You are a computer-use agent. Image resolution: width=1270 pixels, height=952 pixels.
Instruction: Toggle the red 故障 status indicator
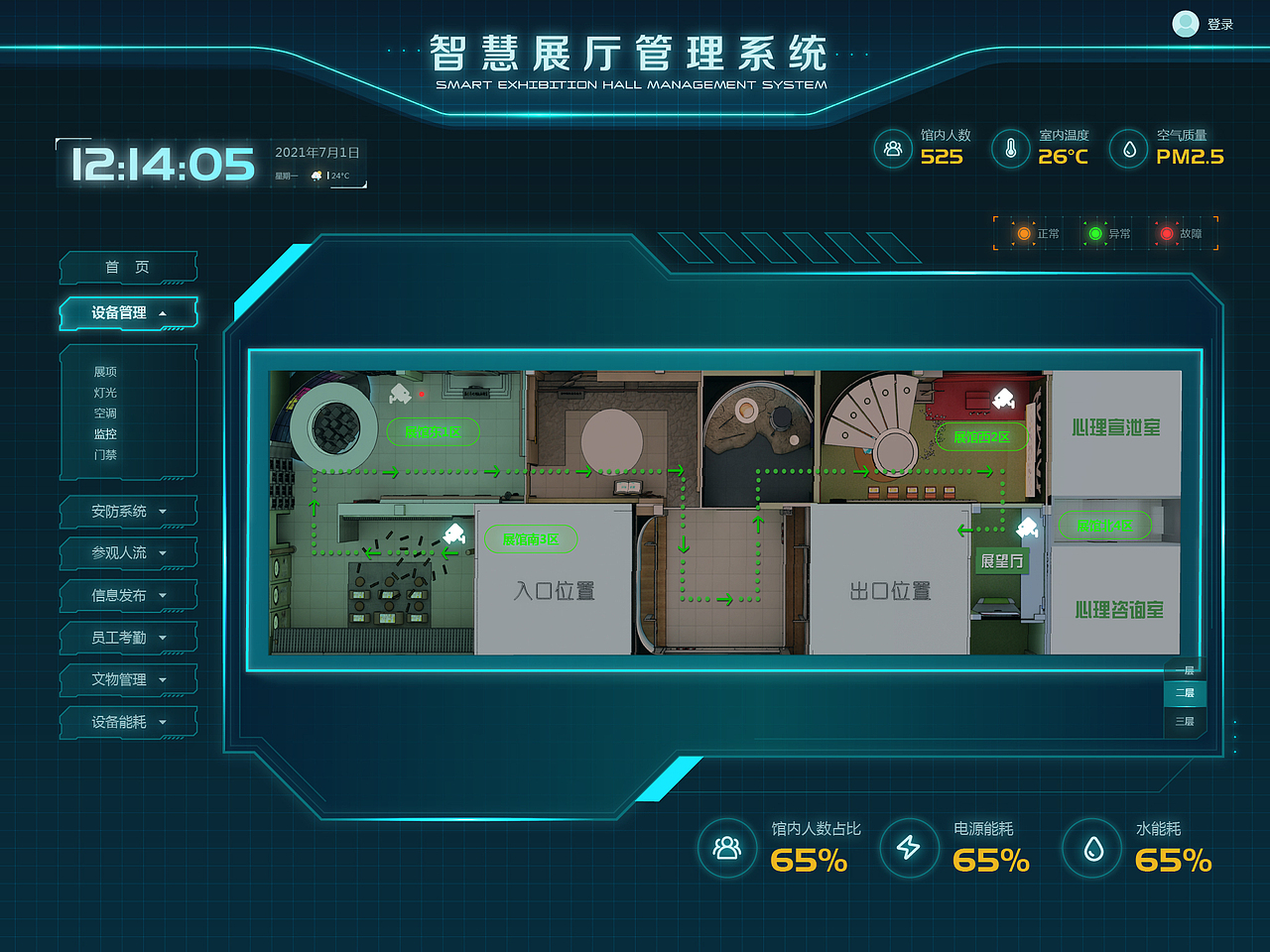pos(1167,233)
